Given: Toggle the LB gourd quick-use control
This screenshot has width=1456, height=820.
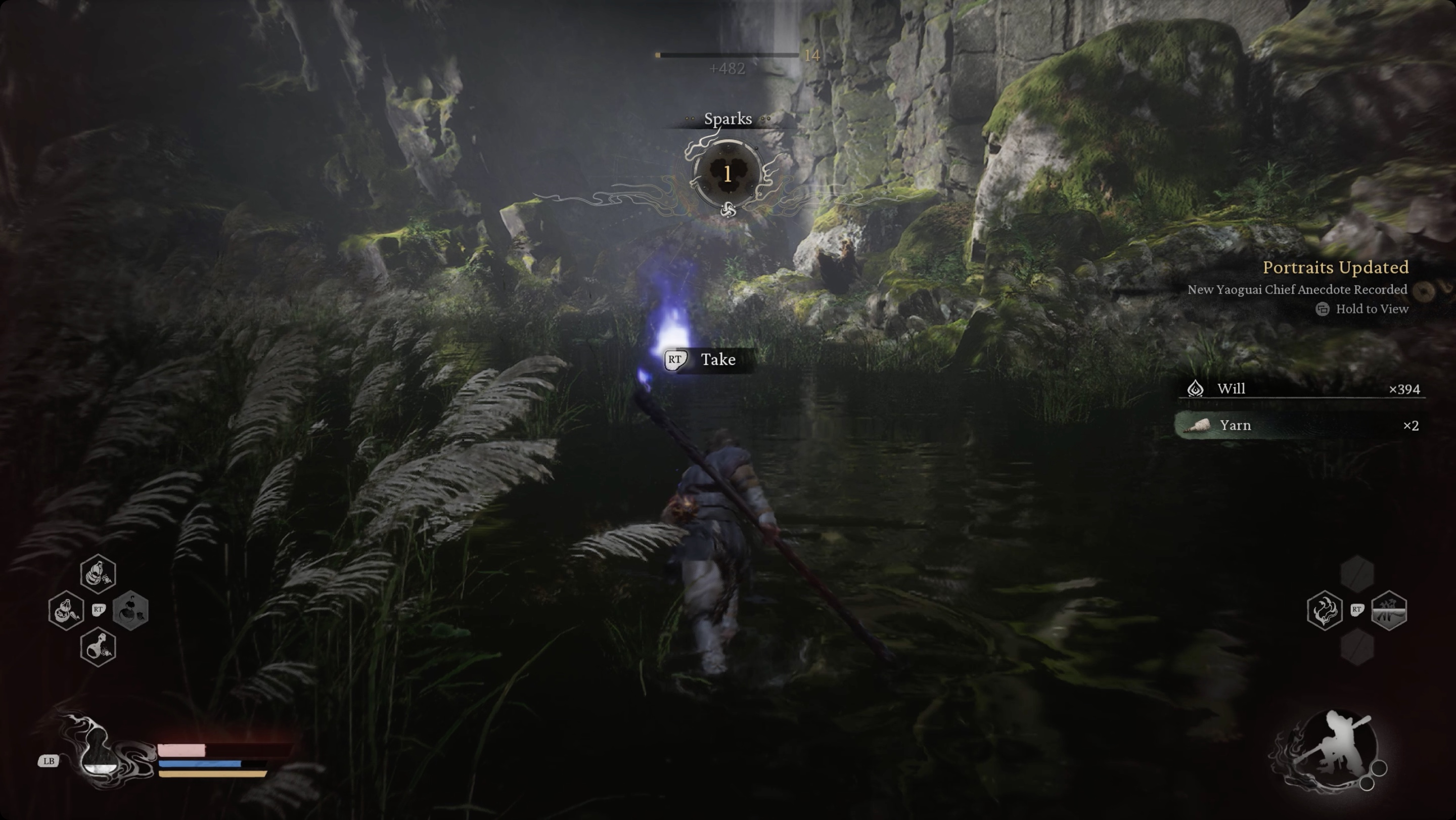Looking at the screenshot, I should (x=49, y=760).
